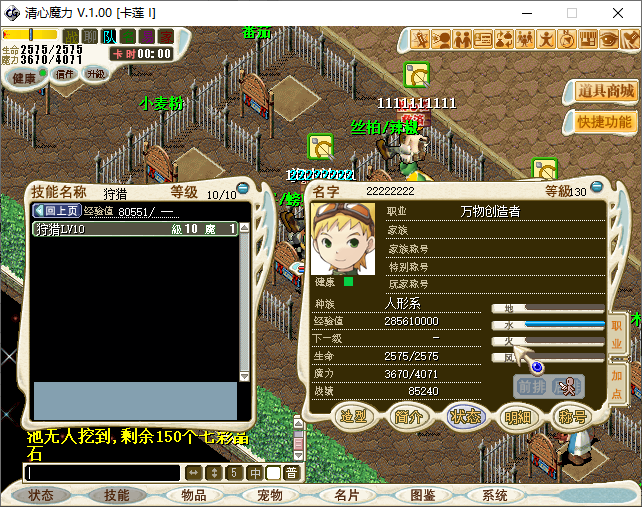Show the 状态 panel in character window
Image resolution: width=642 pixels, height=507 pixels.
tap(464, 415)
